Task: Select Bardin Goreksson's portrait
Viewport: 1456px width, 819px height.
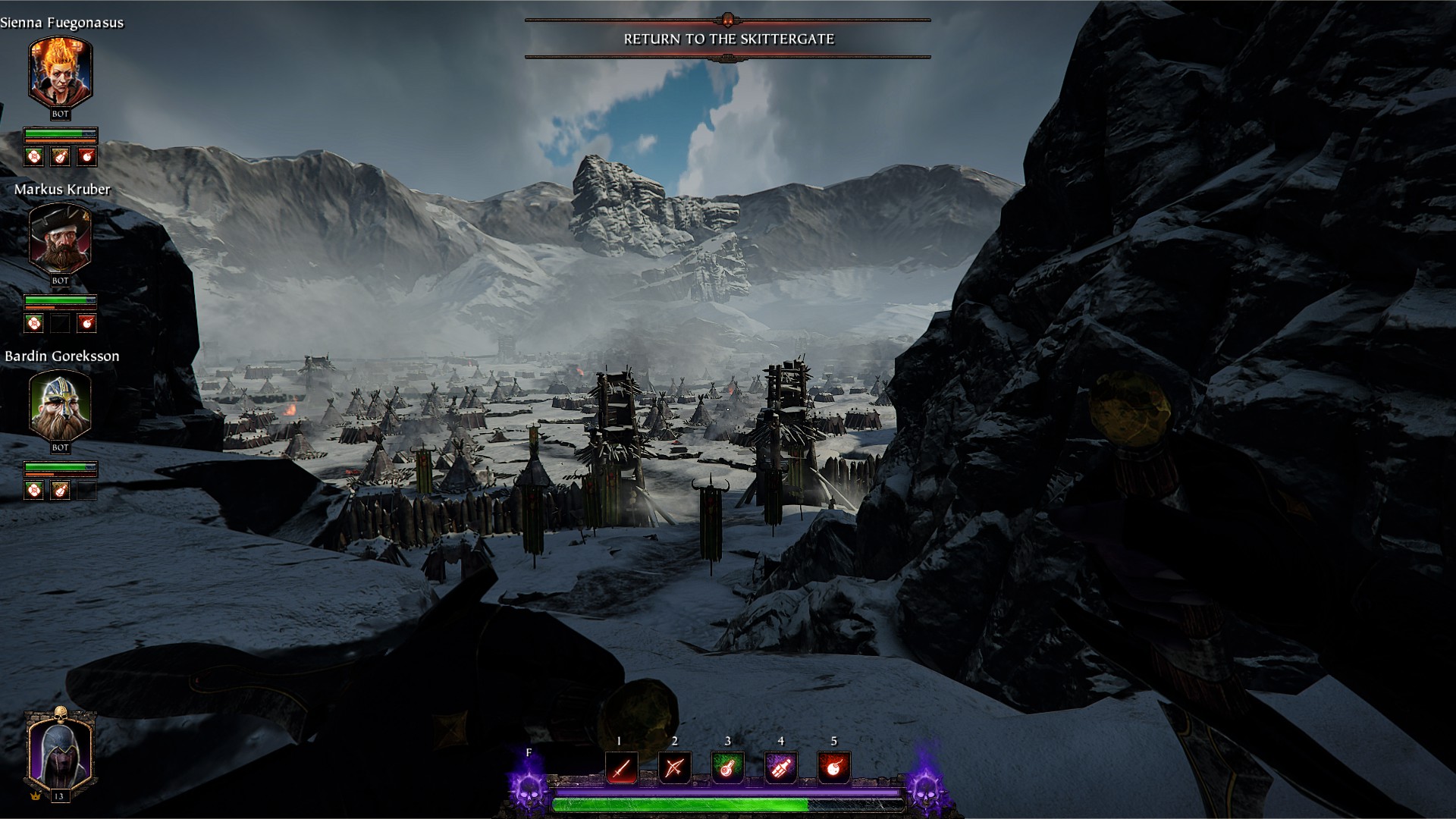Action: point(60,406)
